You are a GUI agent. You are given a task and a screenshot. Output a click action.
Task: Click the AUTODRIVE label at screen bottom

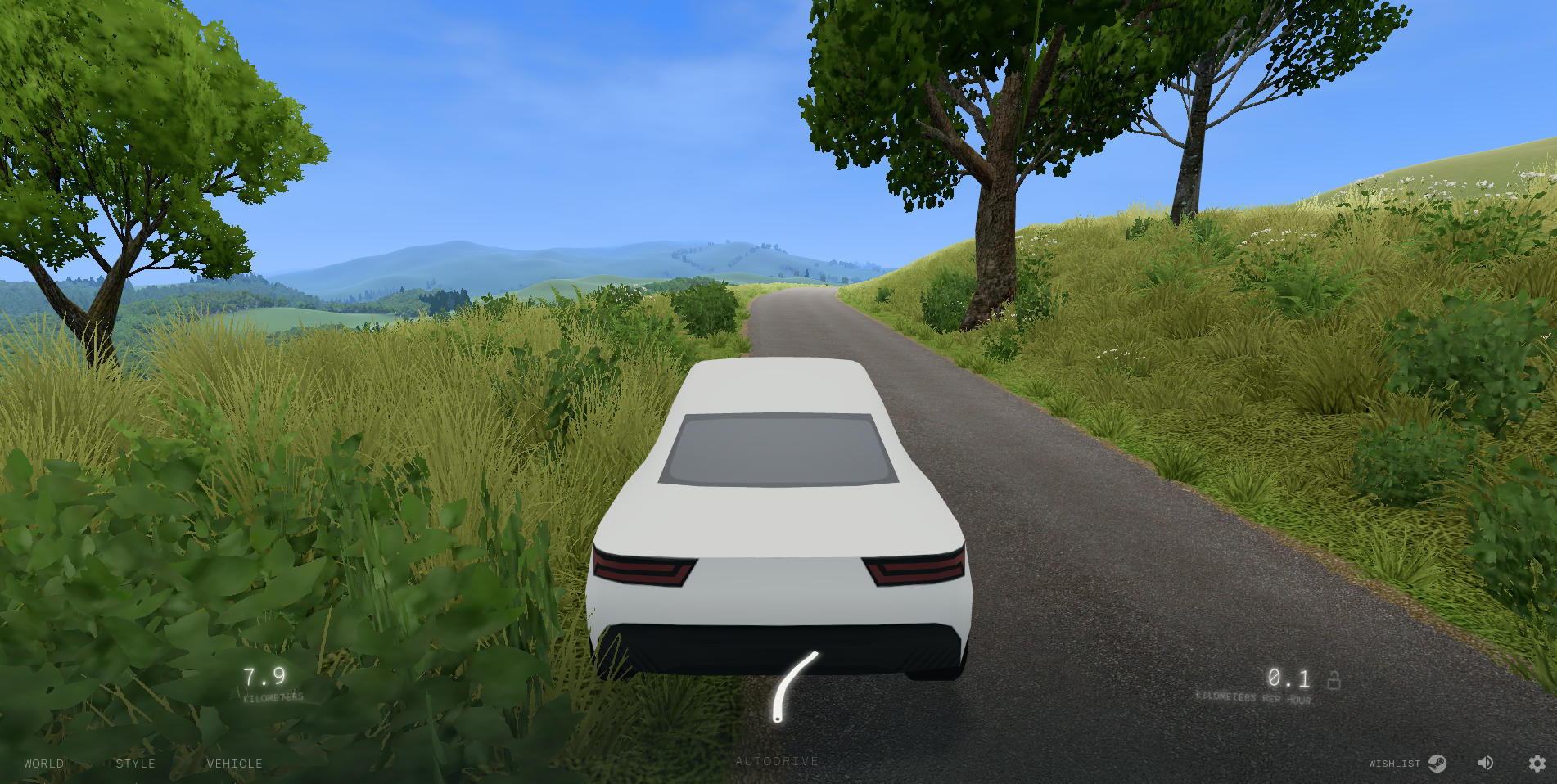coord(776,760)
